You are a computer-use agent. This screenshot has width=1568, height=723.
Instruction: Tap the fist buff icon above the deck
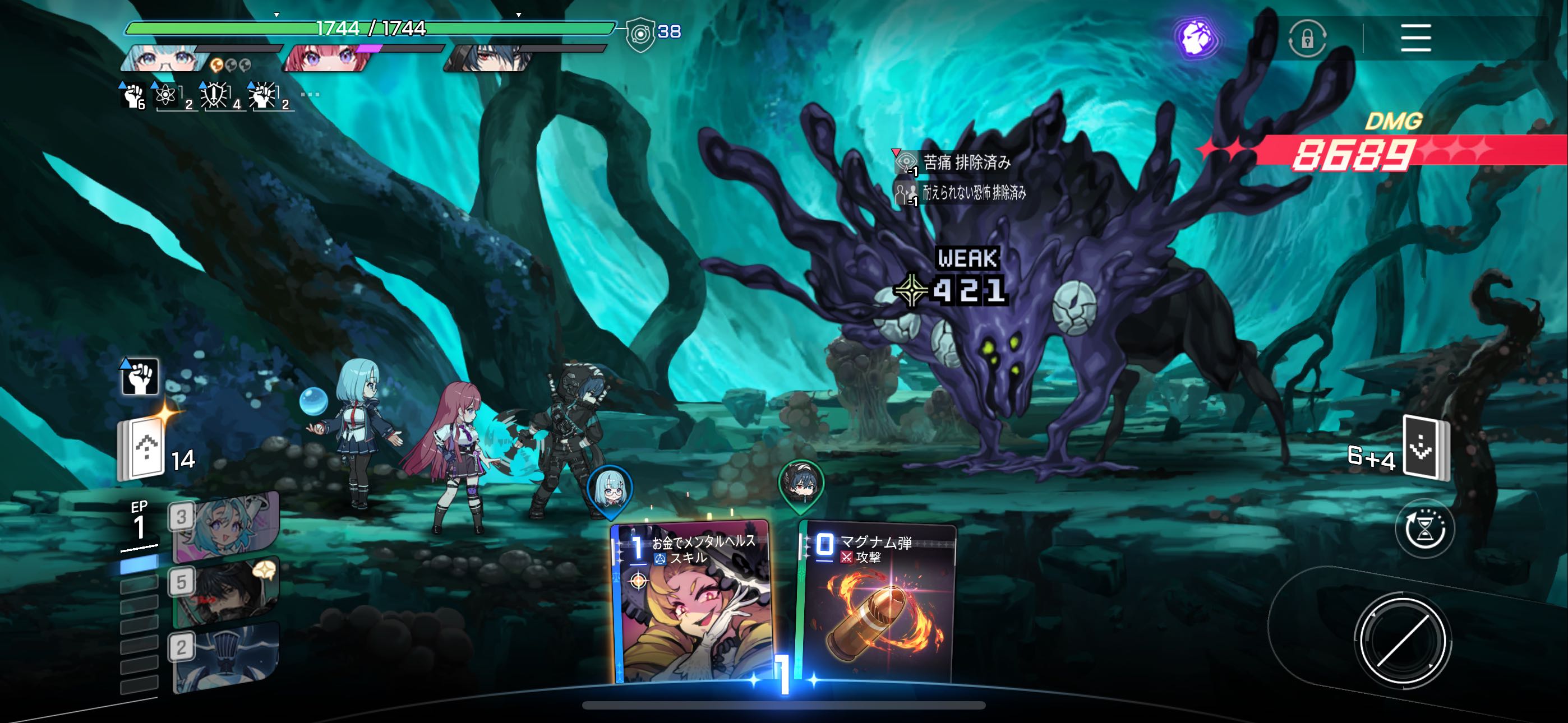click(140, 377)
